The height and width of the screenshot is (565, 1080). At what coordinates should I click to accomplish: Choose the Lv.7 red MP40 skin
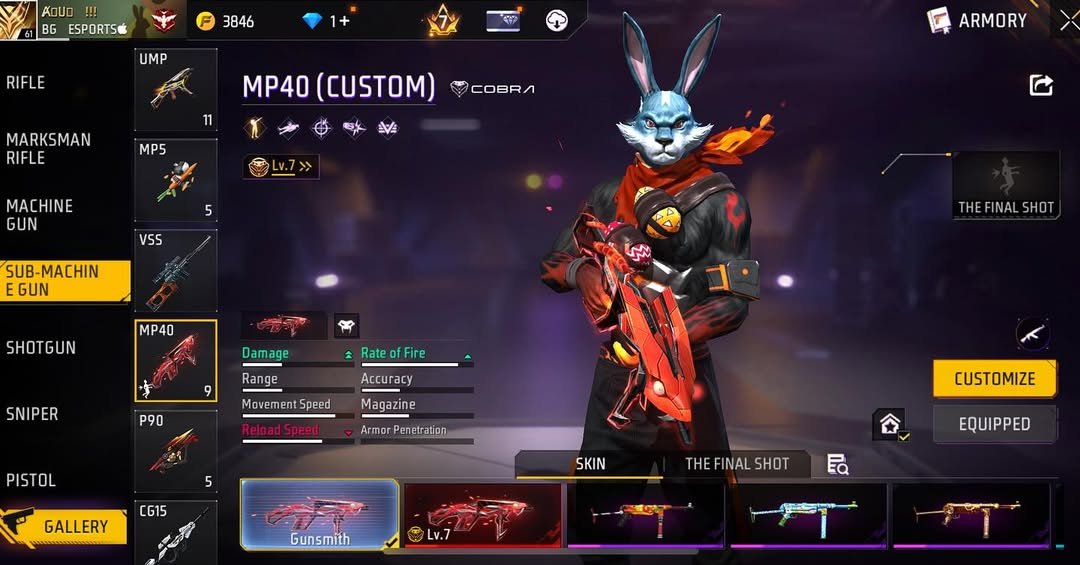pos(483,514)
